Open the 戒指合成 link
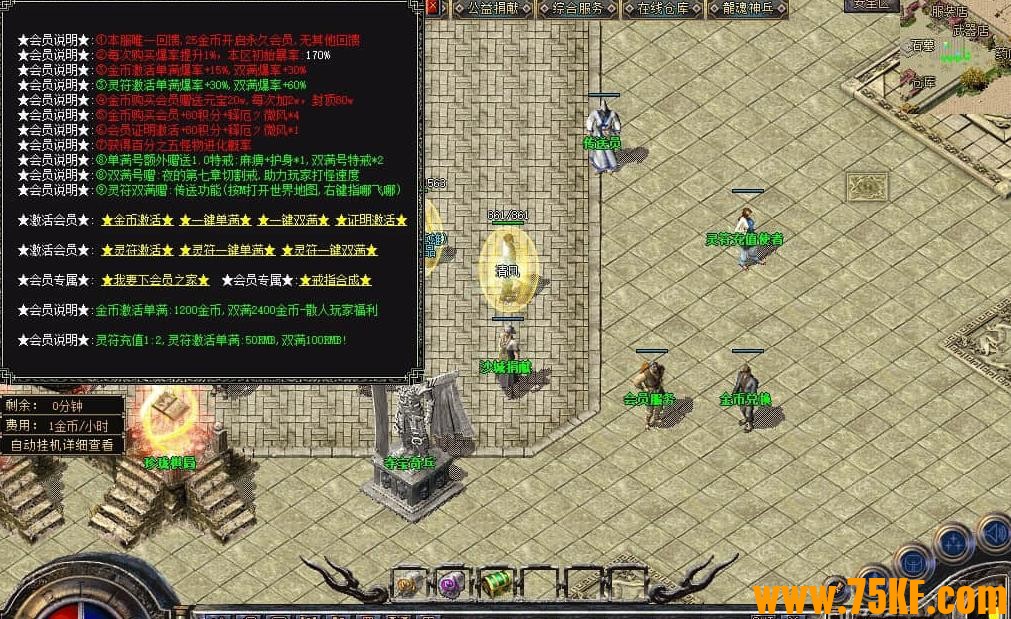This screenshot has height=619, width=1011. click(x=335, y=280)
